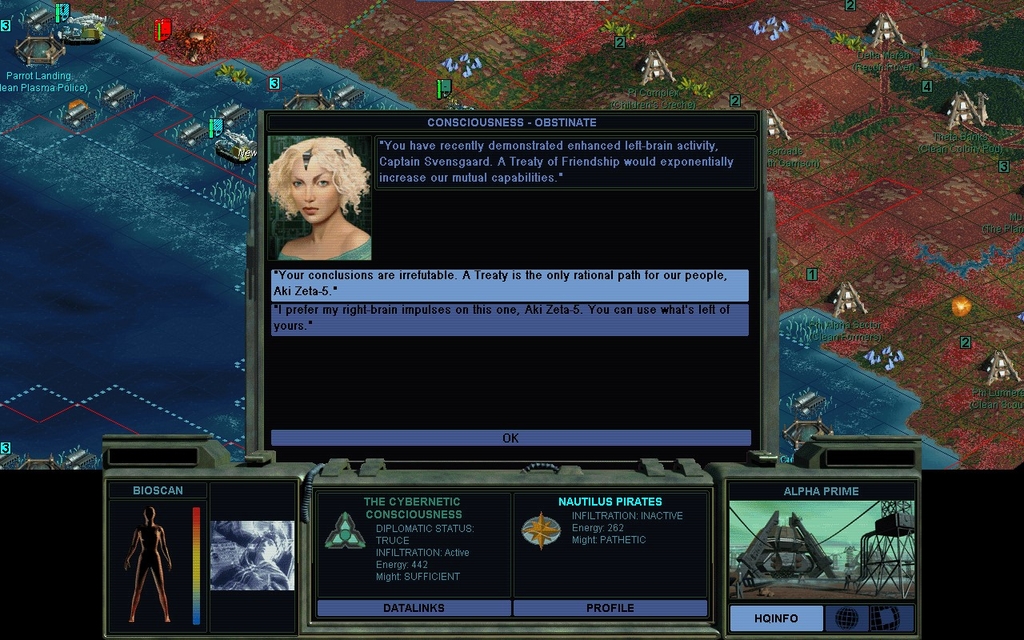
Task: Accept the Treaty of Friendship reply
Action: (510, 284)
